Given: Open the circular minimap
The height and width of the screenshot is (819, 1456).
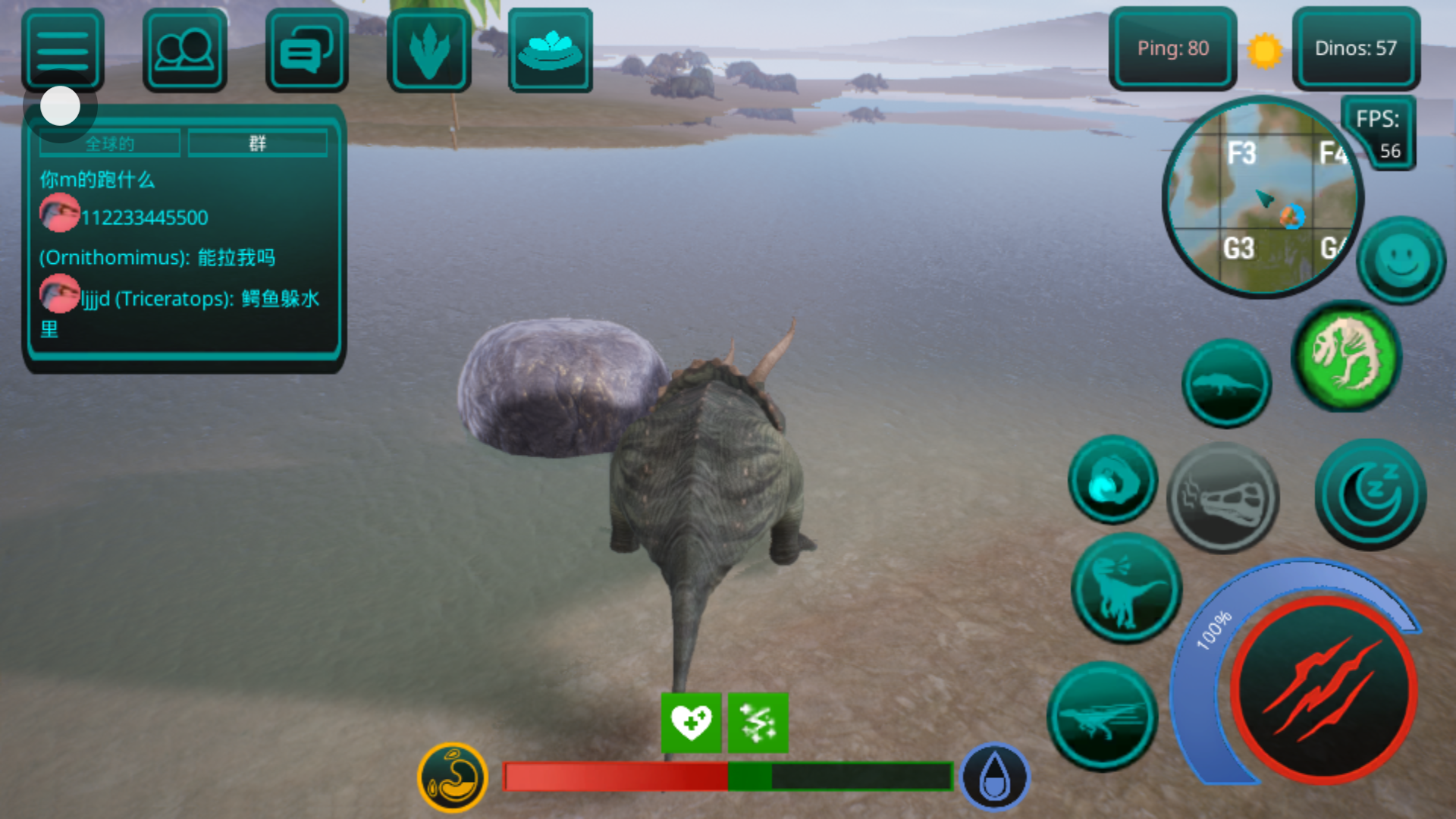Looking at the screenshot, I should pyautogui.click(x=1262, y=199).
